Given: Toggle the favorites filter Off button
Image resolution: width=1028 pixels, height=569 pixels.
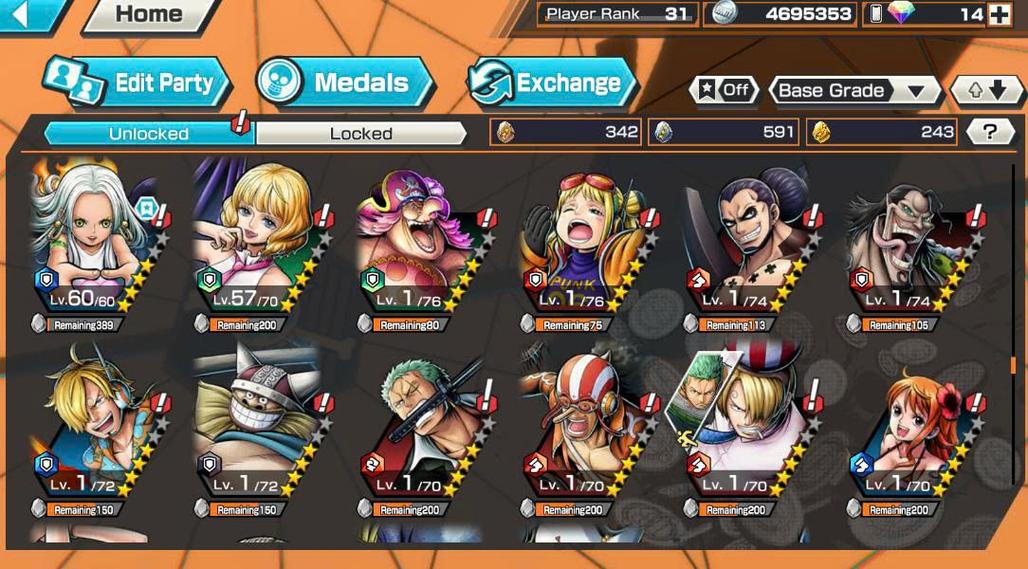Looking at the screenshot, I should pyautogui.click(x=724, y=90).
